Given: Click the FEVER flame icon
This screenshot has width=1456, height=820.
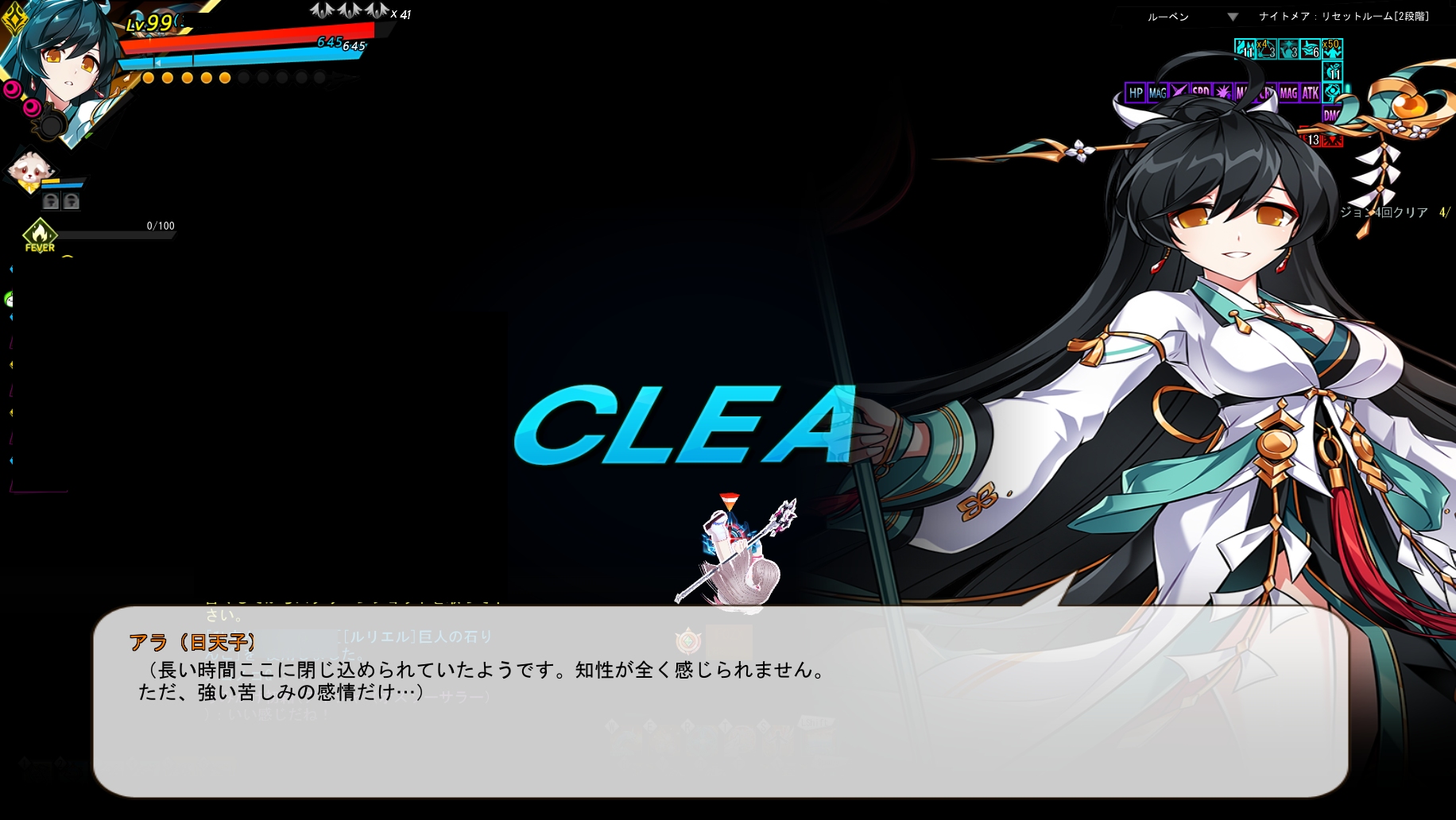Looking at the screenshot, I should 40,235.
